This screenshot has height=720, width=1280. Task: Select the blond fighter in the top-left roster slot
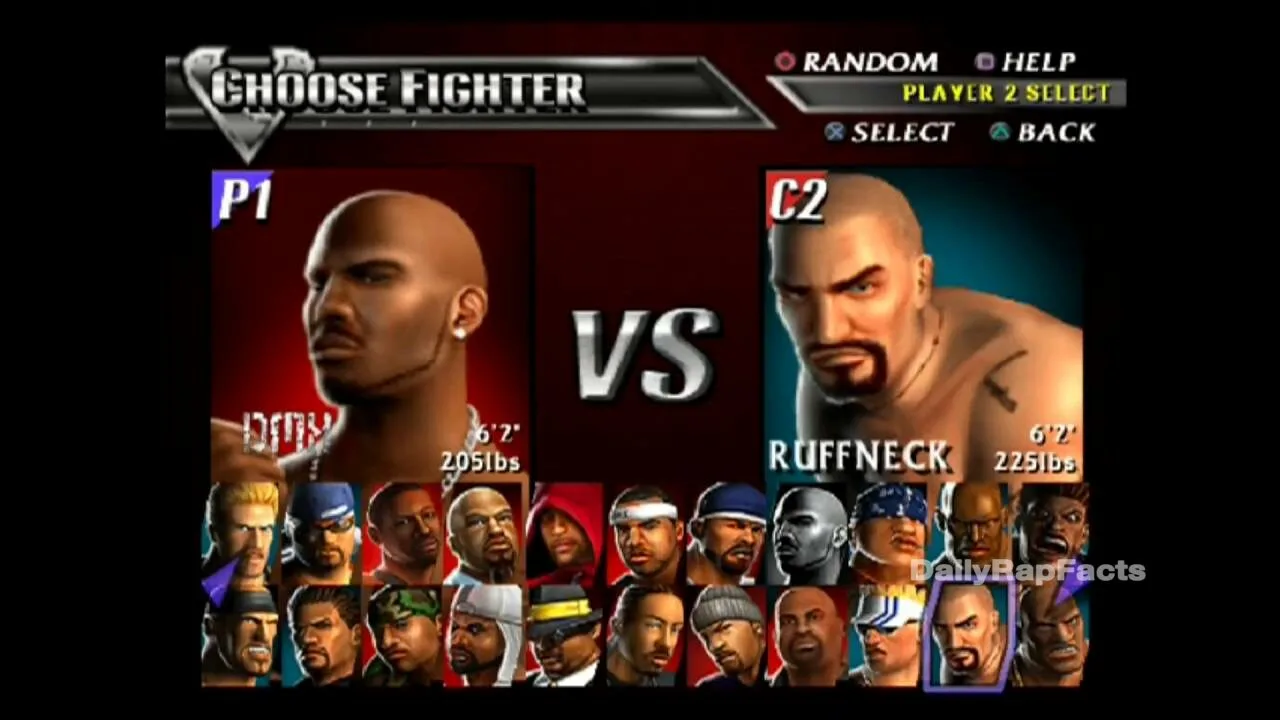coord(240,530)
